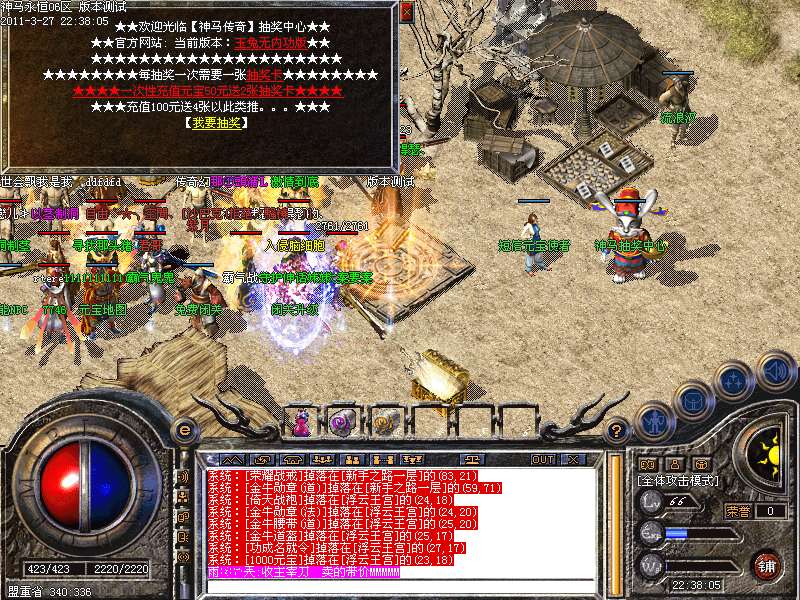Viewport: 800px width, 600px height.
Task: Toggle the 全体攻击模式 attack mode label
Action: point(678,481)
